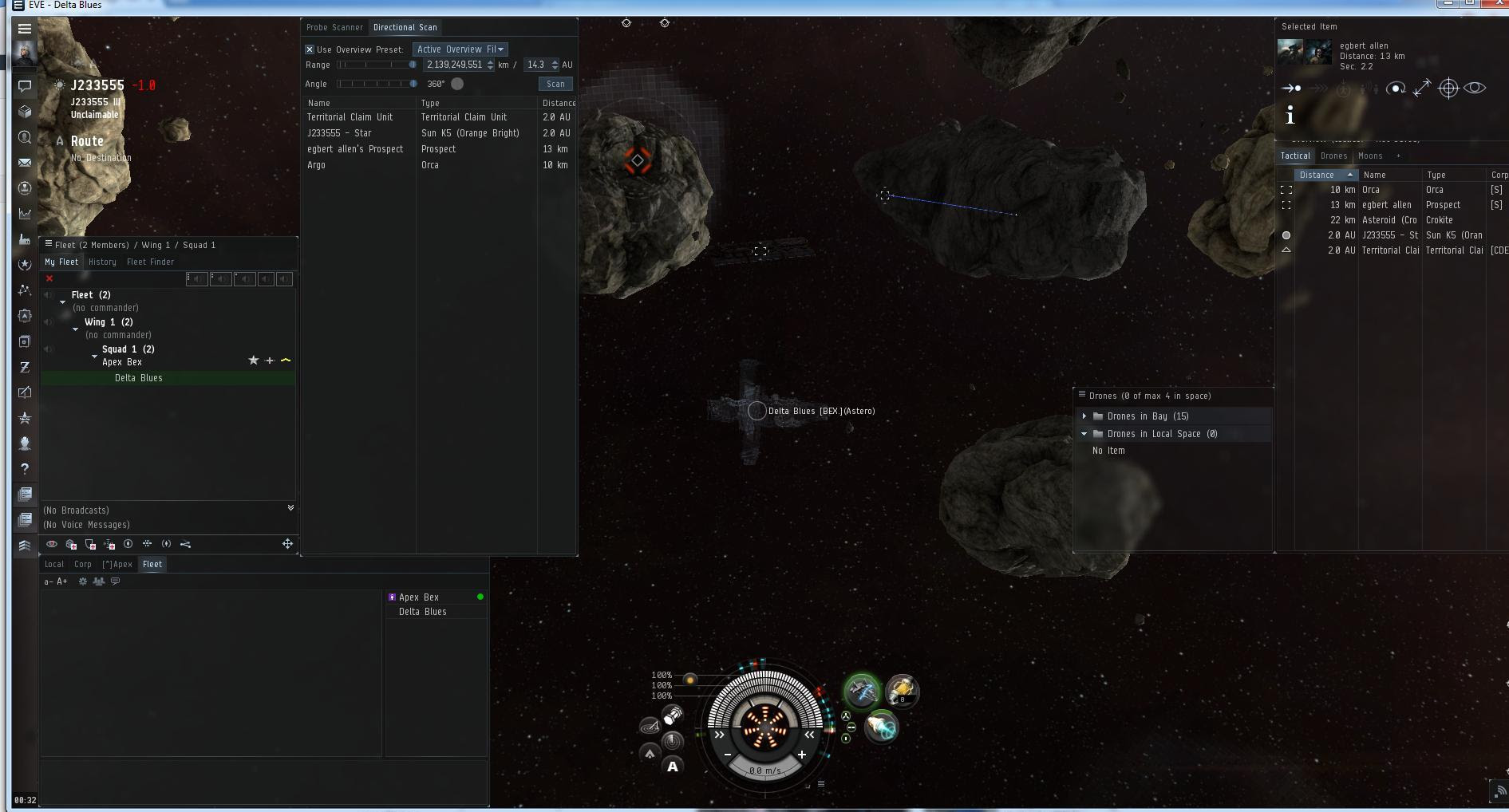The width and height of the screenshot is (1509, 812).
Task: Open the Active Overview Filter dropdown
Action: (x=460, y=49)
